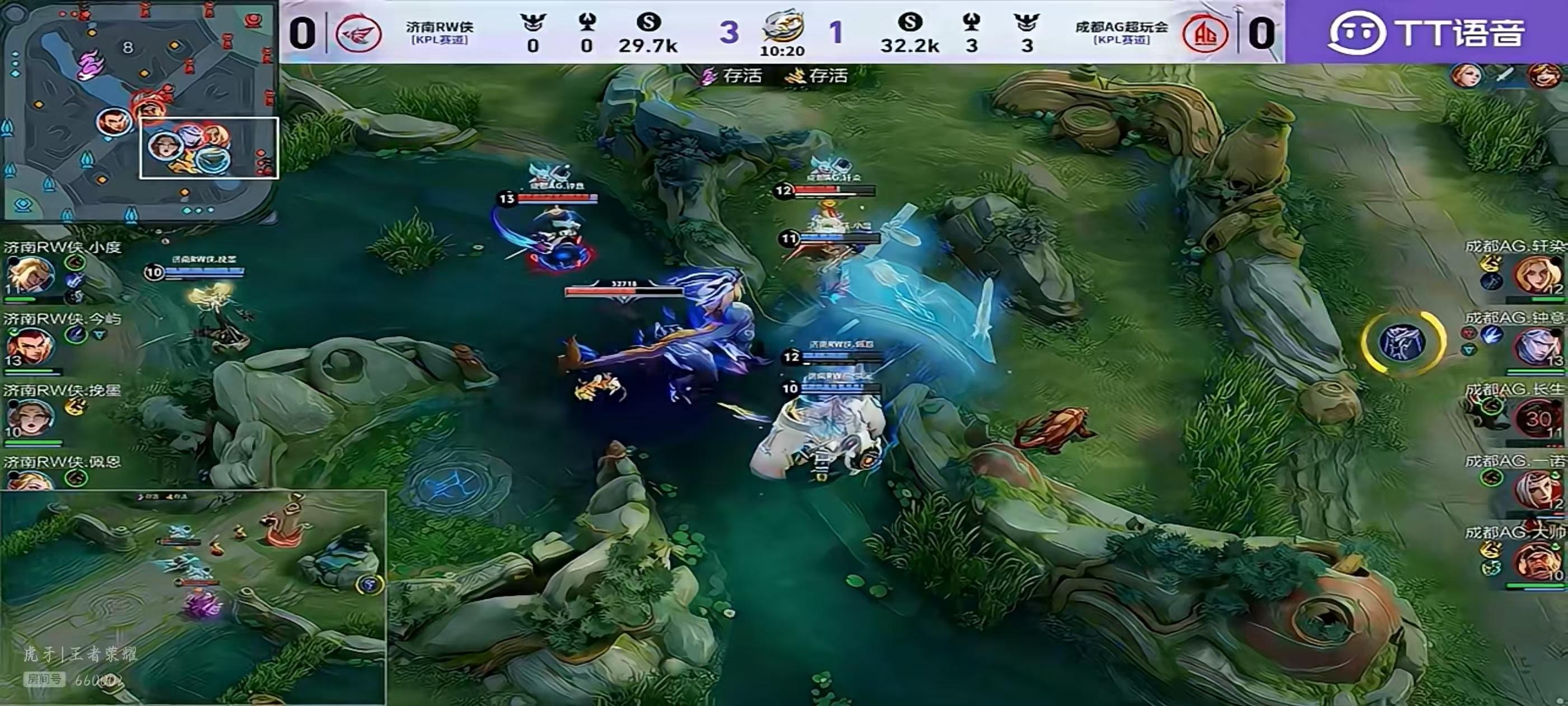Click the TT语音 sponsor banner

pos(1426,32)
